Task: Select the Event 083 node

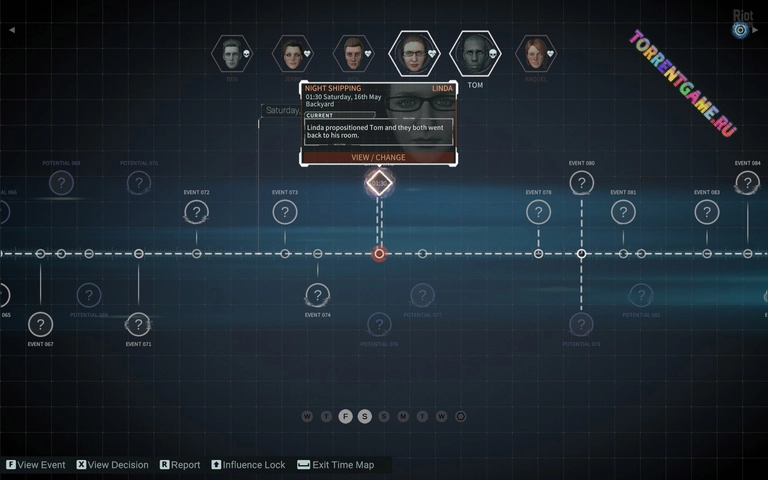Action: point(707,212)
